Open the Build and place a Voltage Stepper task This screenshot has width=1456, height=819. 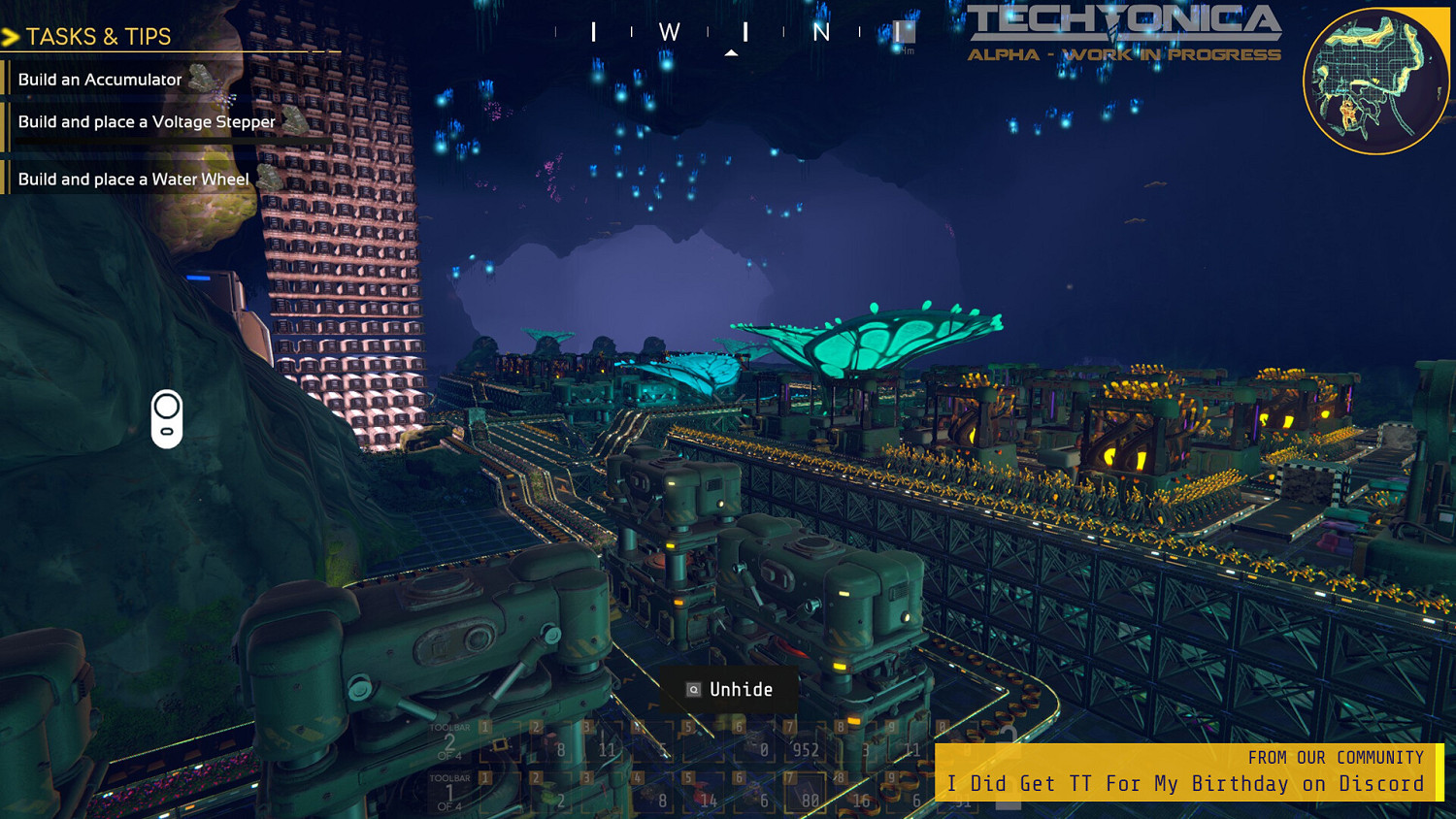147,122
